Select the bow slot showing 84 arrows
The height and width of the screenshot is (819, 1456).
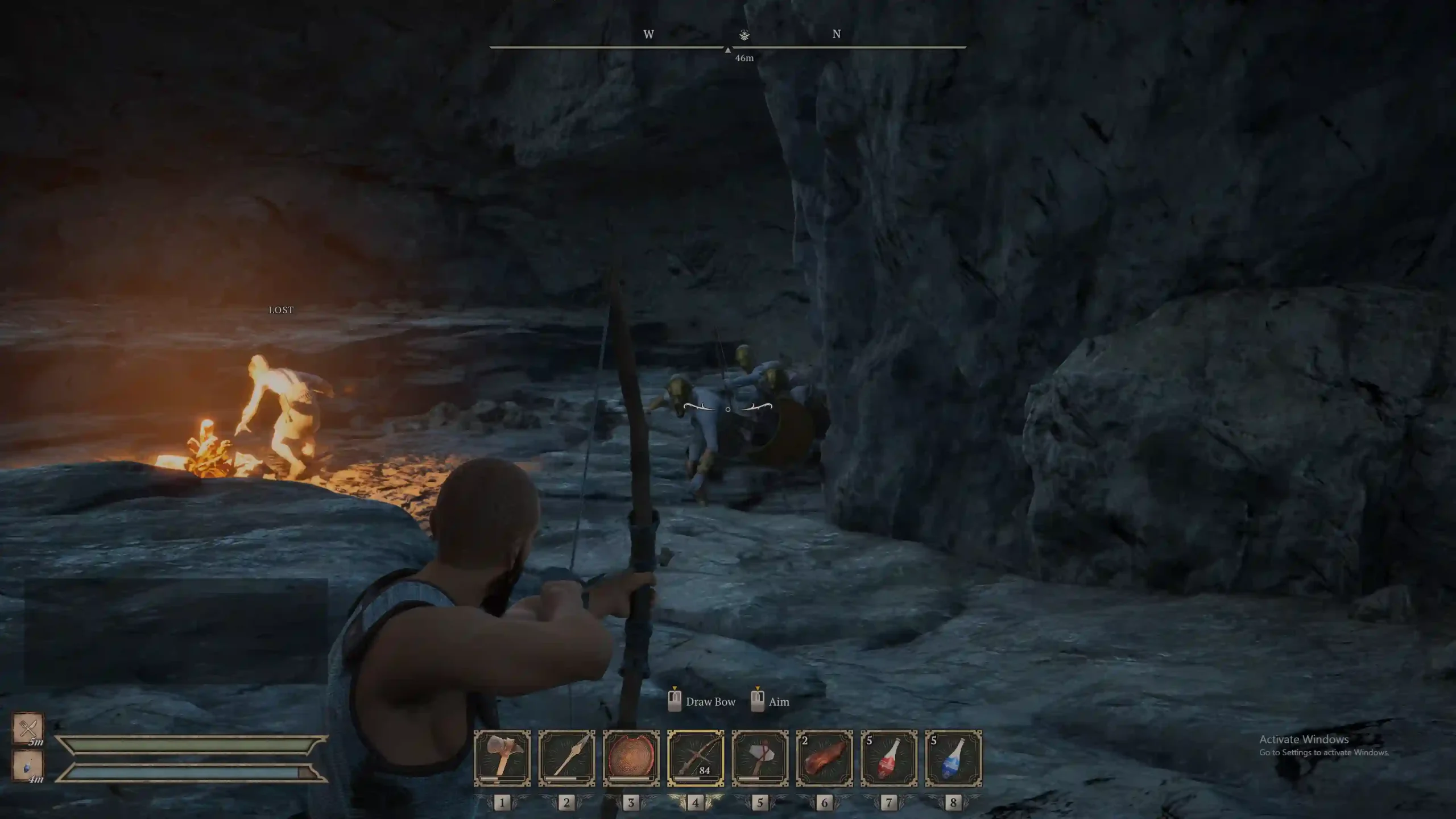point(696,758)
